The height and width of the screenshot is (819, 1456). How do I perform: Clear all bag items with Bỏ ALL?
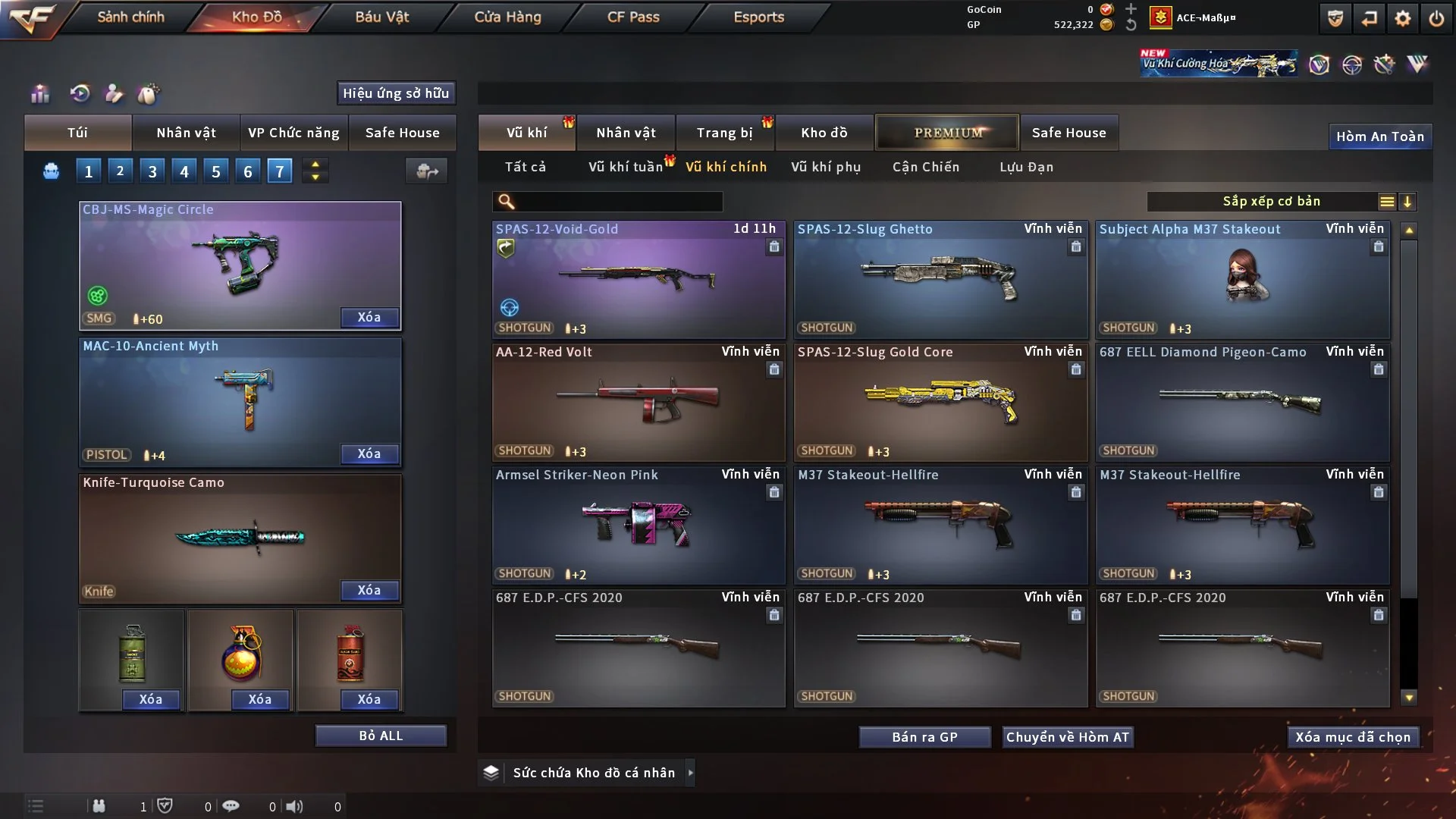point(381,736)
